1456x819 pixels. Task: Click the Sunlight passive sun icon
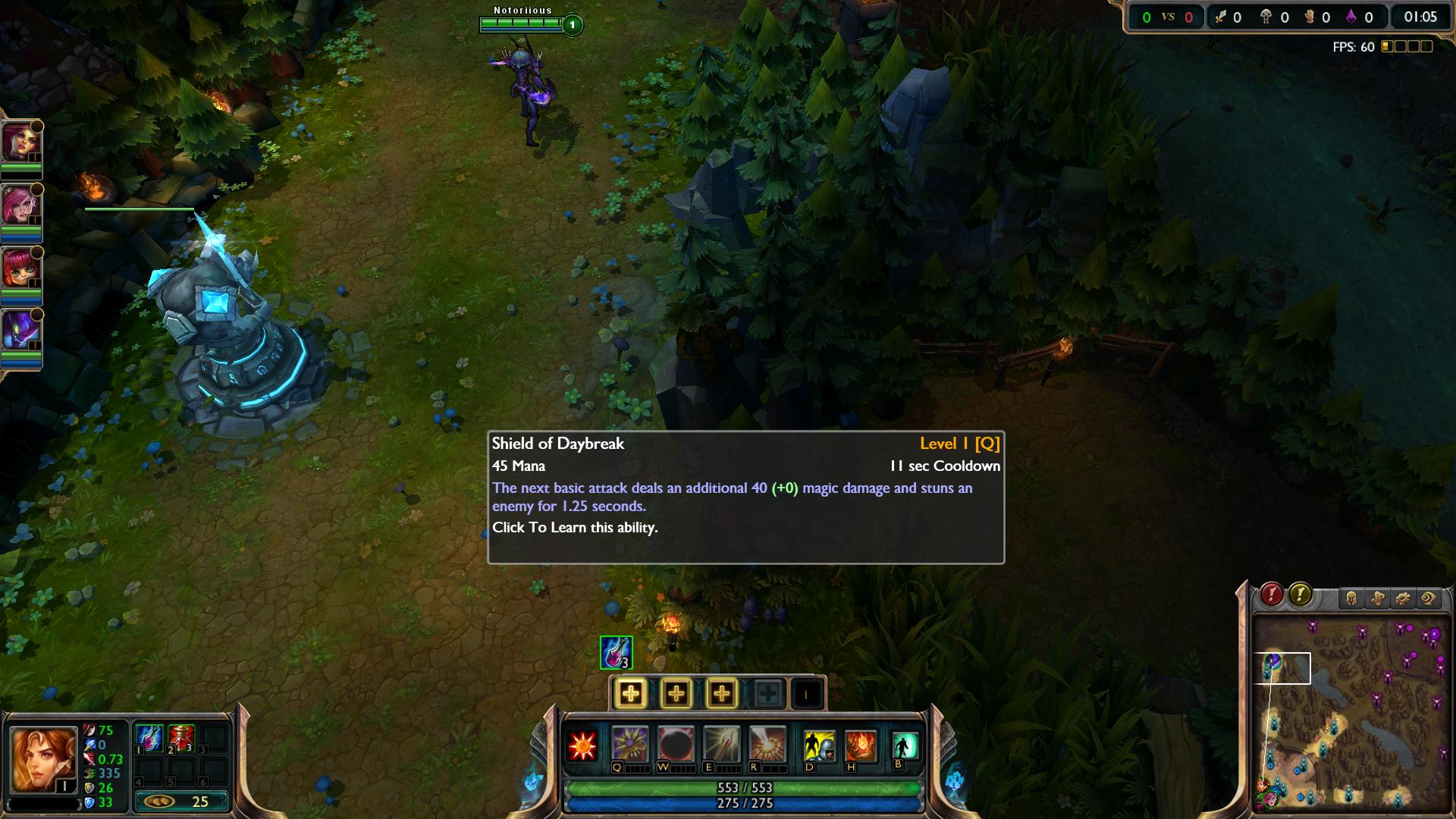583,746
